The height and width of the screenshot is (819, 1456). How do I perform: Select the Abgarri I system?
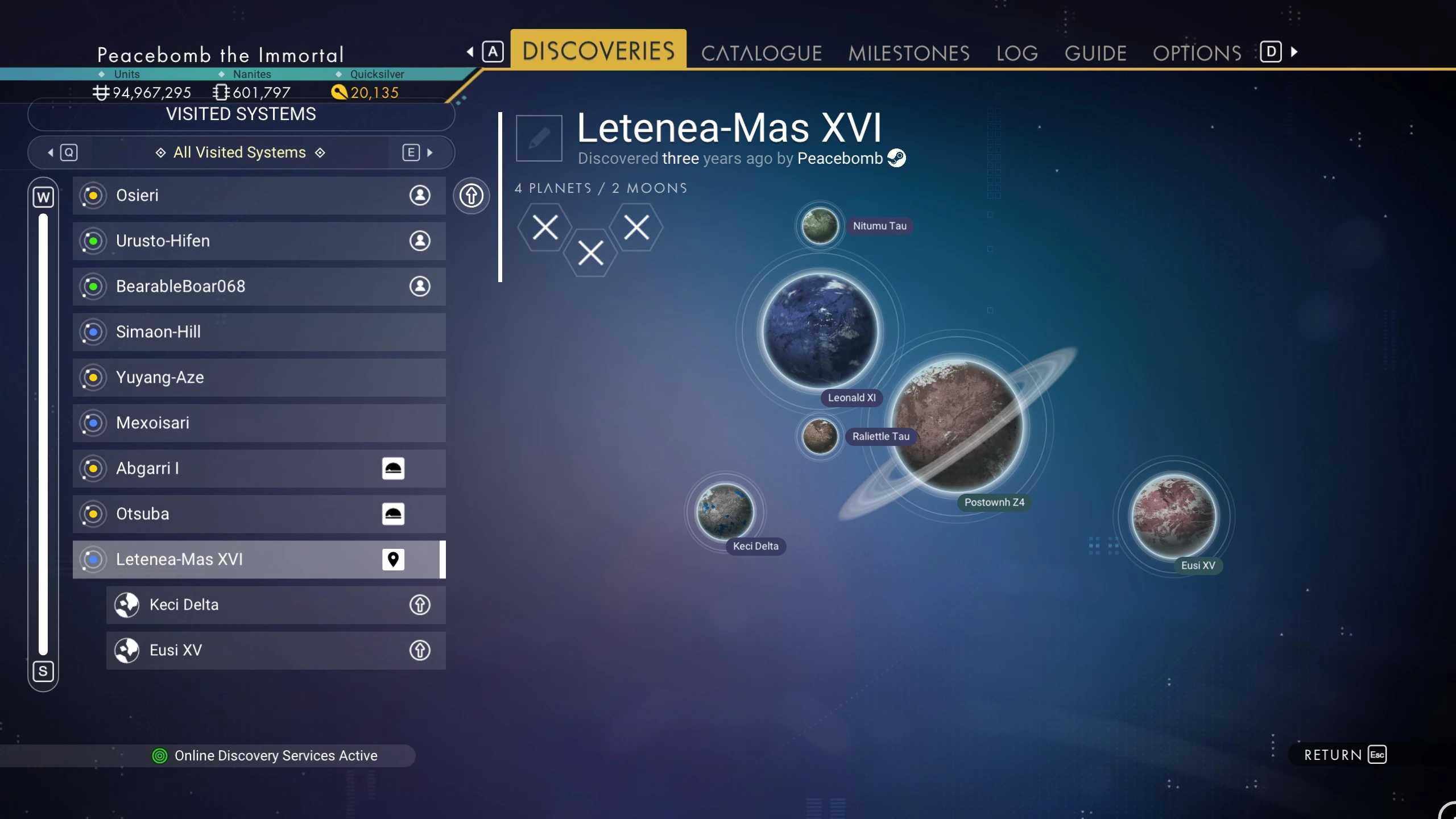coord(259,468)
